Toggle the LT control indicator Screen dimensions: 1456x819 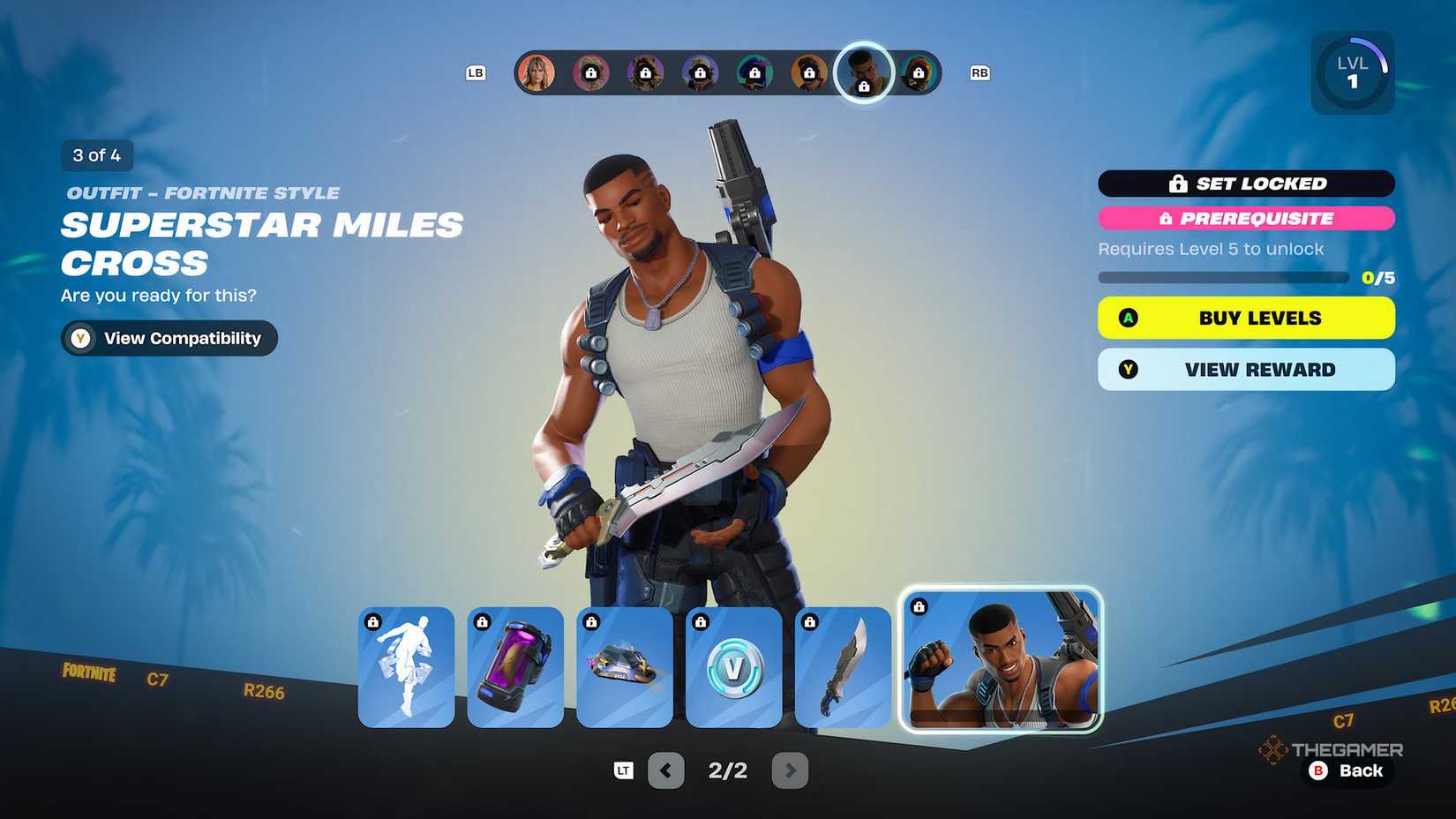point(623,770)
